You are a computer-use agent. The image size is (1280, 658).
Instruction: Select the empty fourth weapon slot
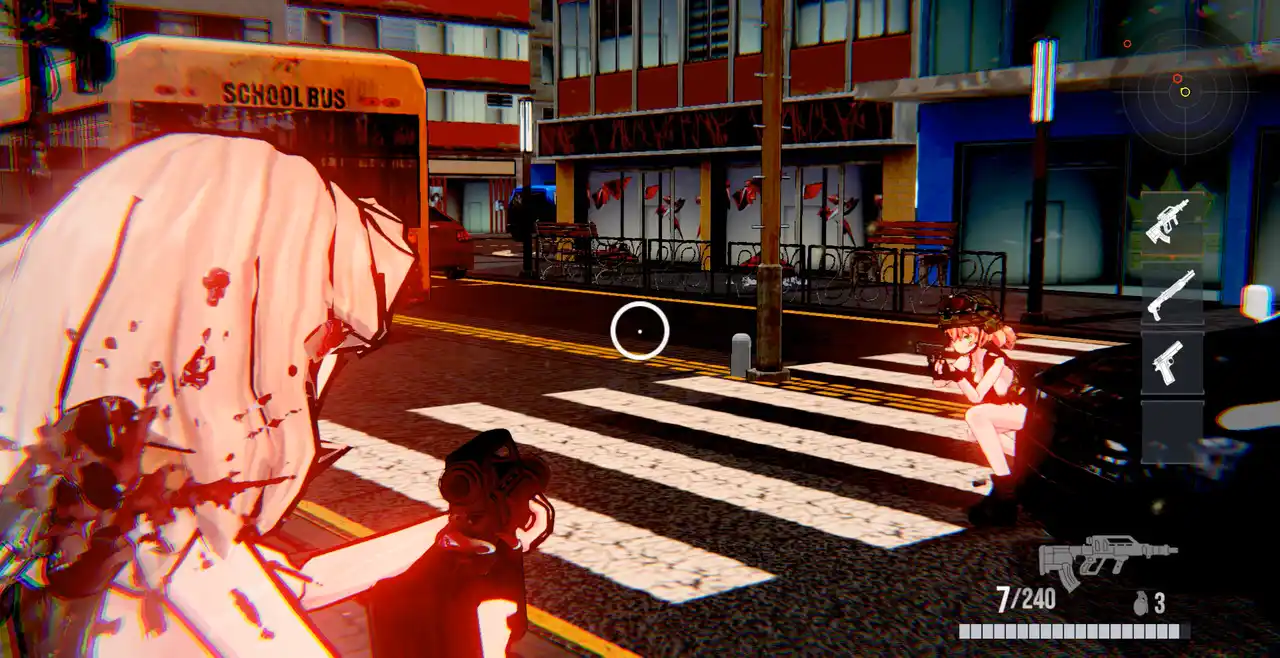pos(1172,432)
